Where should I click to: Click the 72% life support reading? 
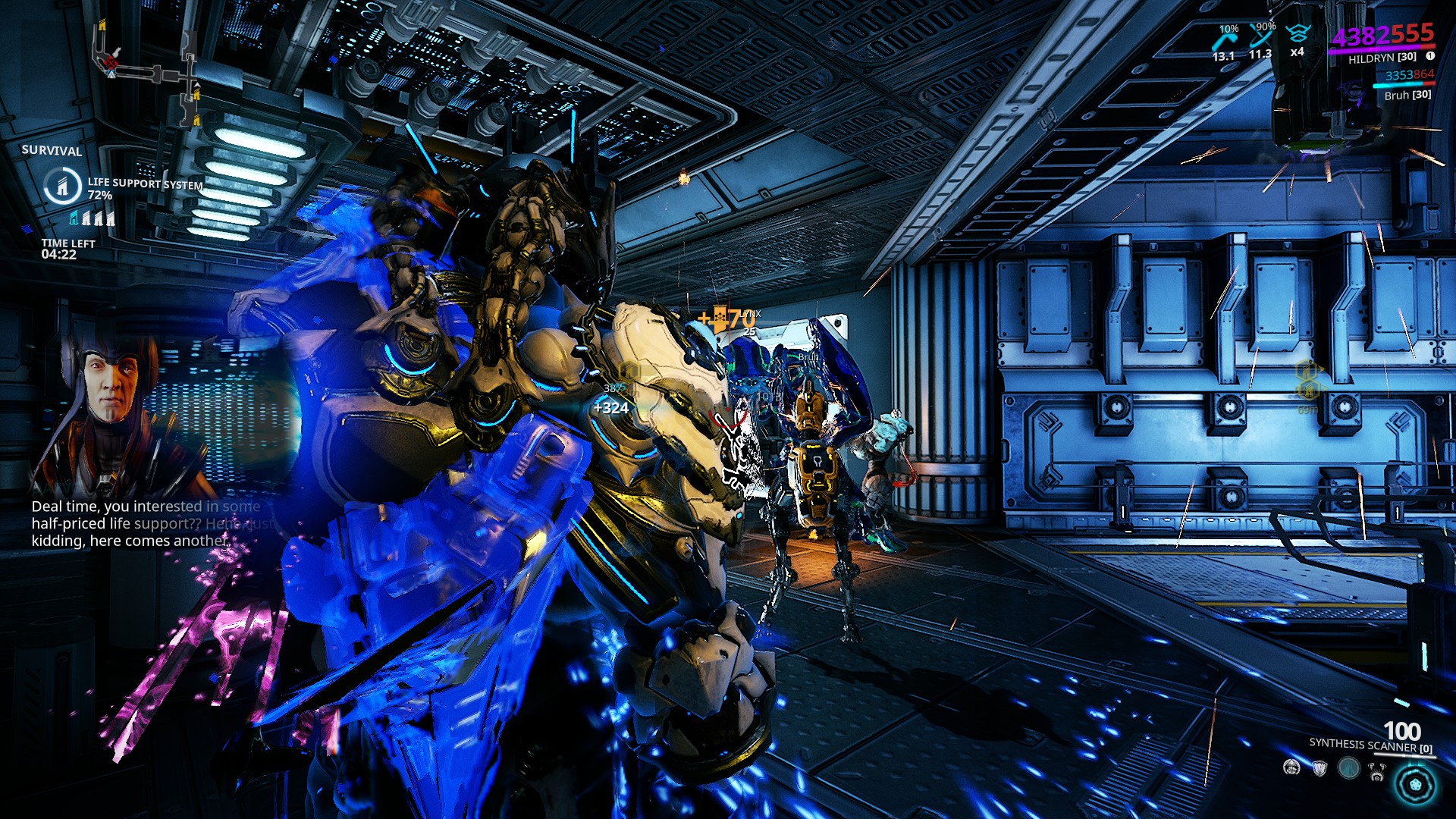(x=99, y=195)
